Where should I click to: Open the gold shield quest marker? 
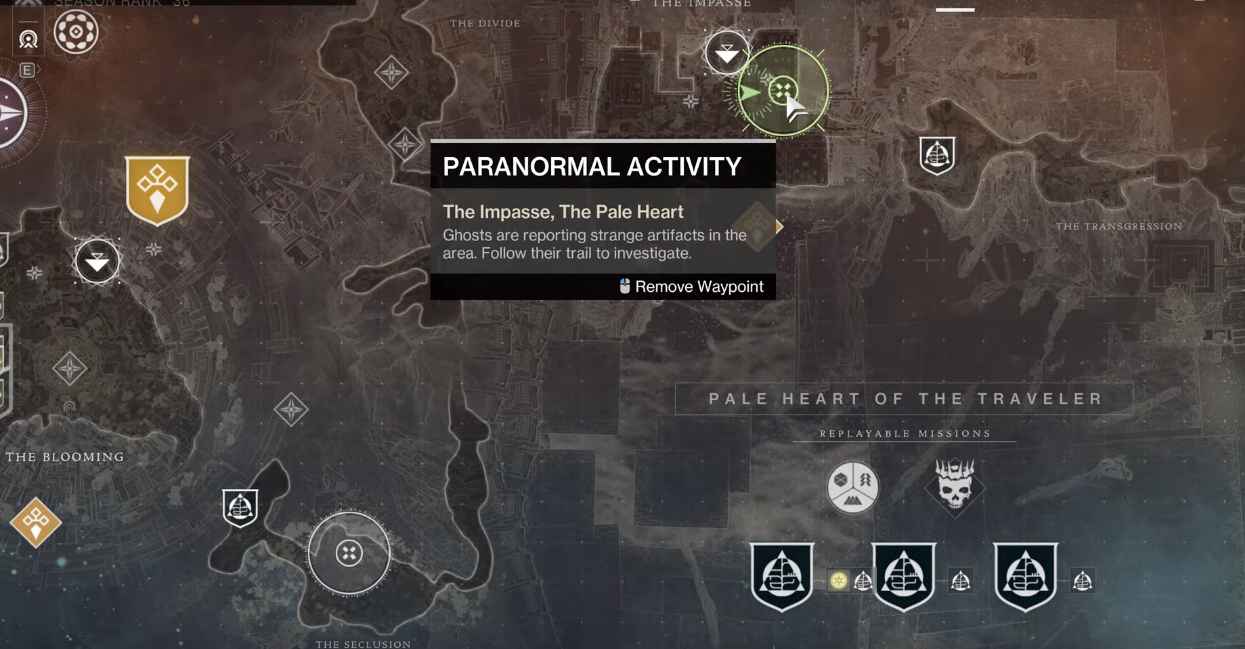[x=157, y=188]
